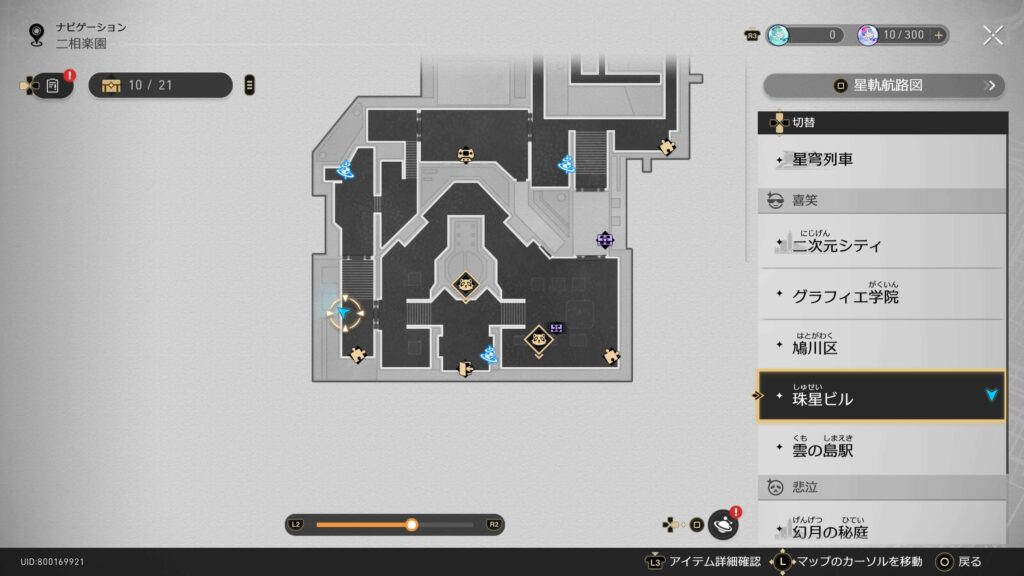1024x576 pixels.
Task: Select the purple marker on the map
Action: tap(604, 239)
